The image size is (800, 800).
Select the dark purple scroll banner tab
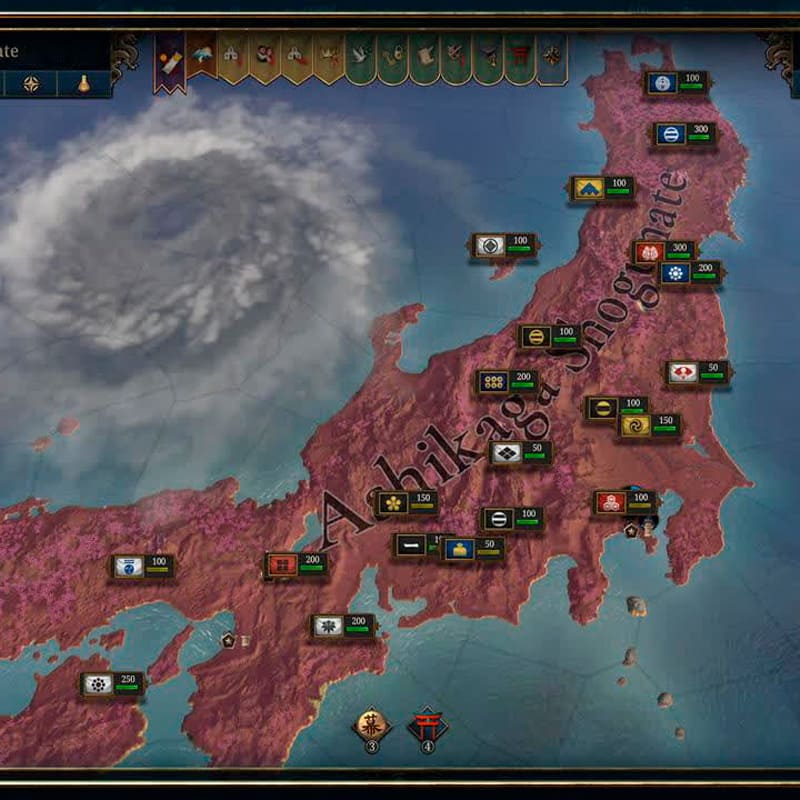click(x=169, y=60)
